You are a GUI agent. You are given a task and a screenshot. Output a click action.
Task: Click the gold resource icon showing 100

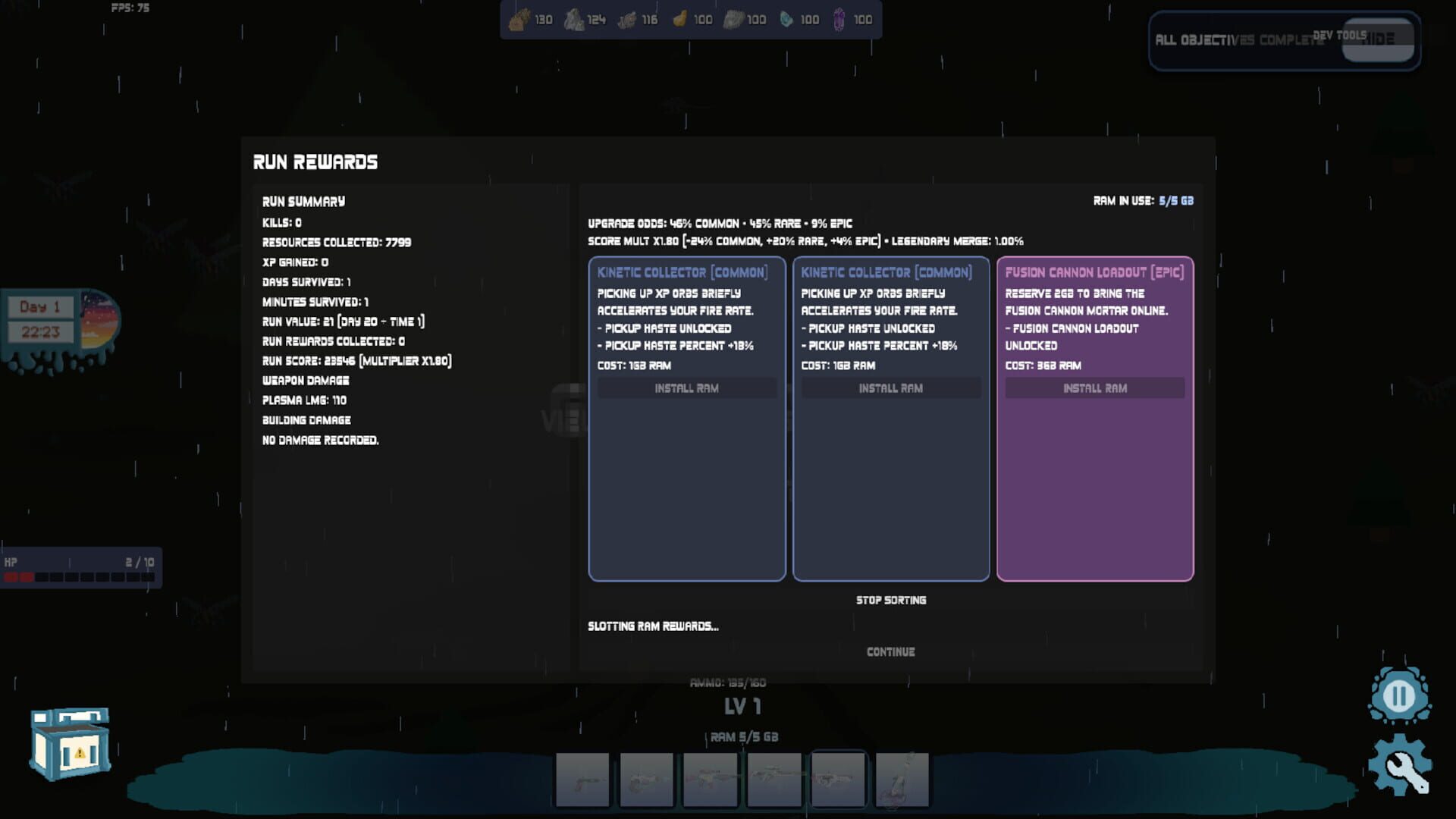(x=679, y=20)
